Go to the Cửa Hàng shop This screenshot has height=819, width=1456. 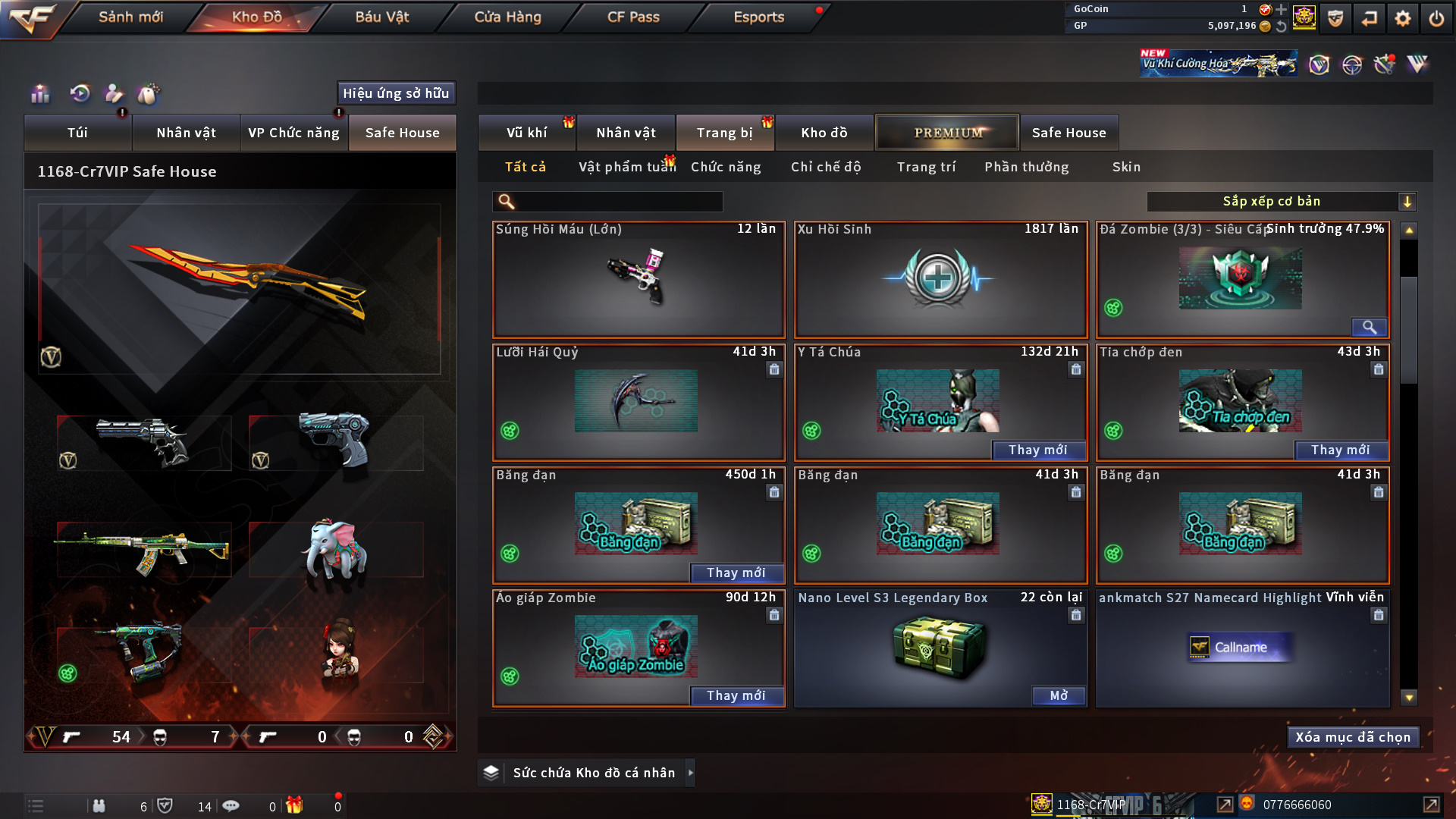pyautogui.click(x=507, y=17)
